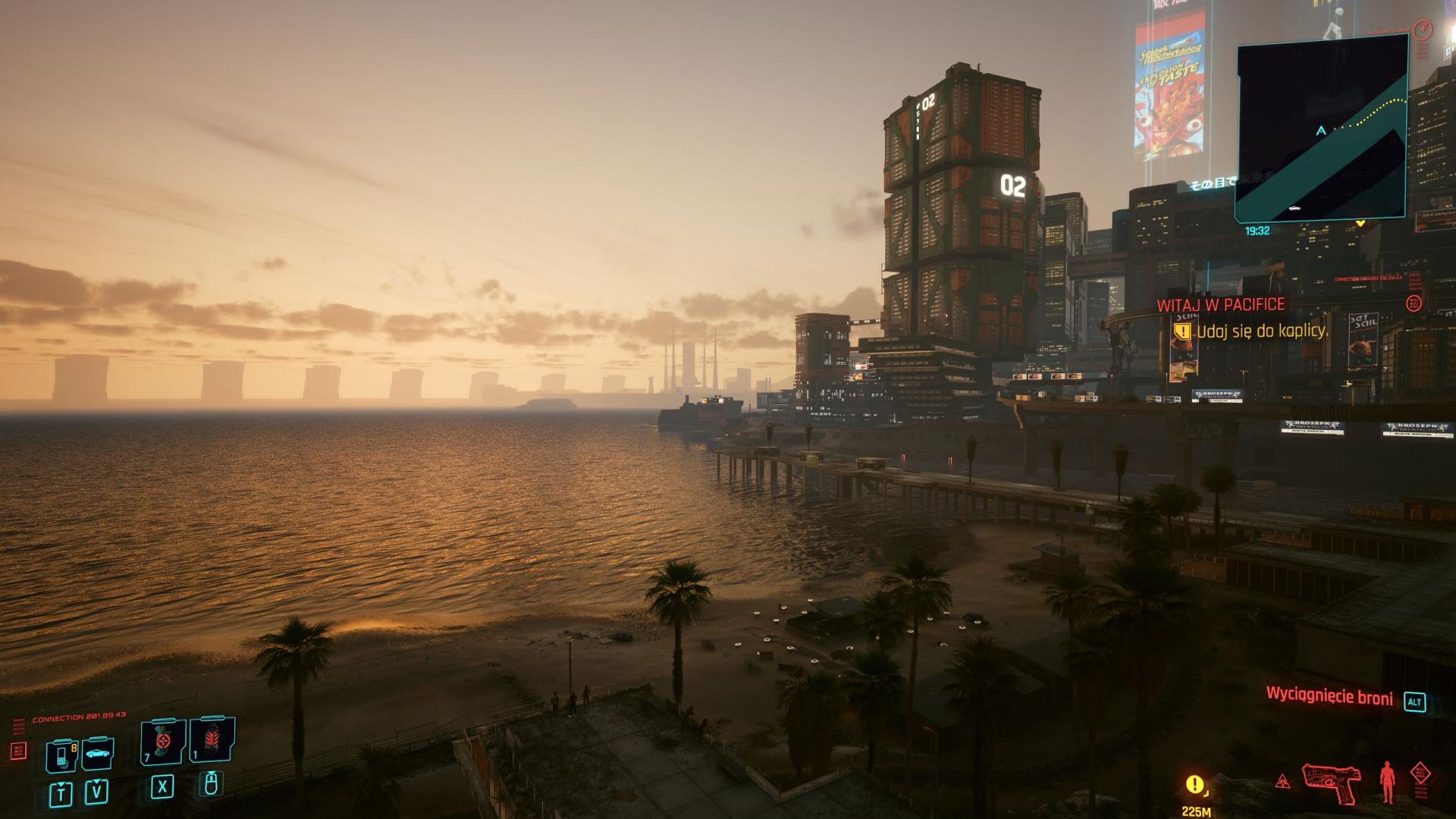The height and width of the screenshot is (819, 1456).
Task: Open the phone slot icon
Action: [62, 753]
